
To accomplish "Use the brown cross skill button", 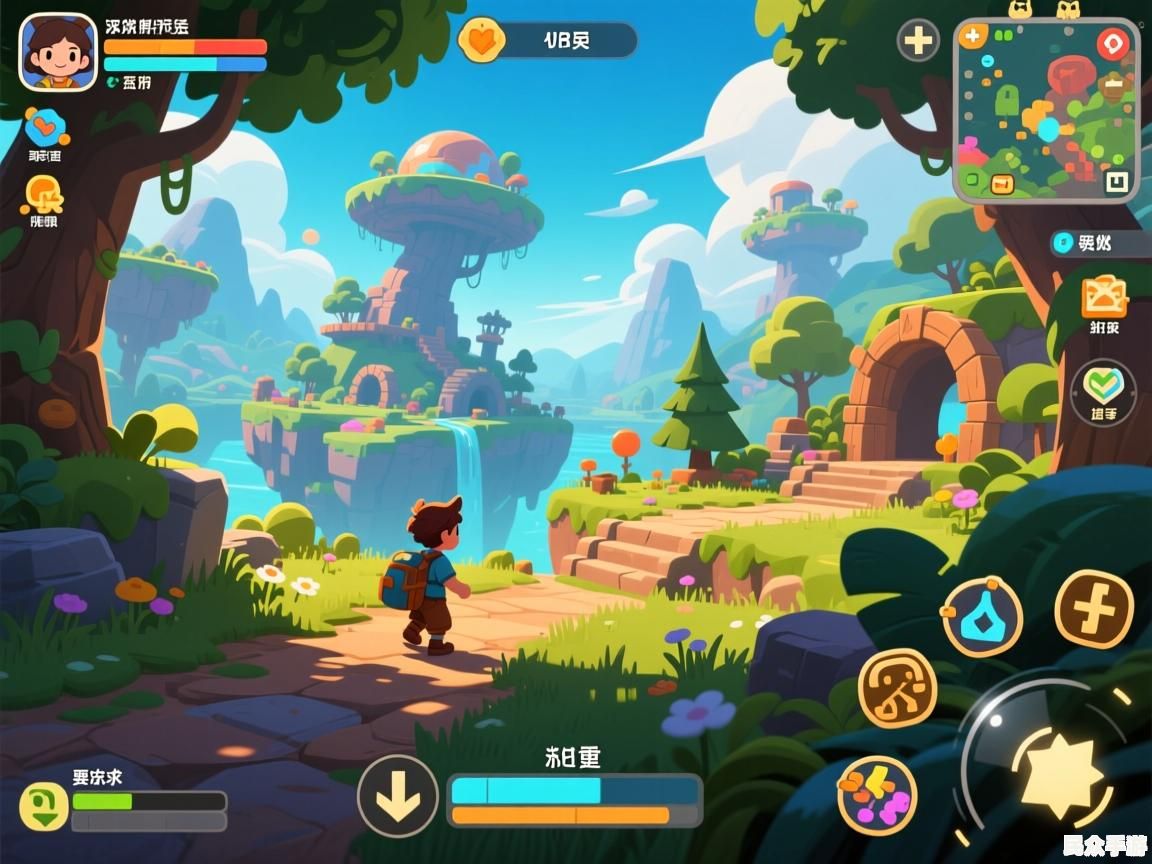I will (x=1094, y=609).
